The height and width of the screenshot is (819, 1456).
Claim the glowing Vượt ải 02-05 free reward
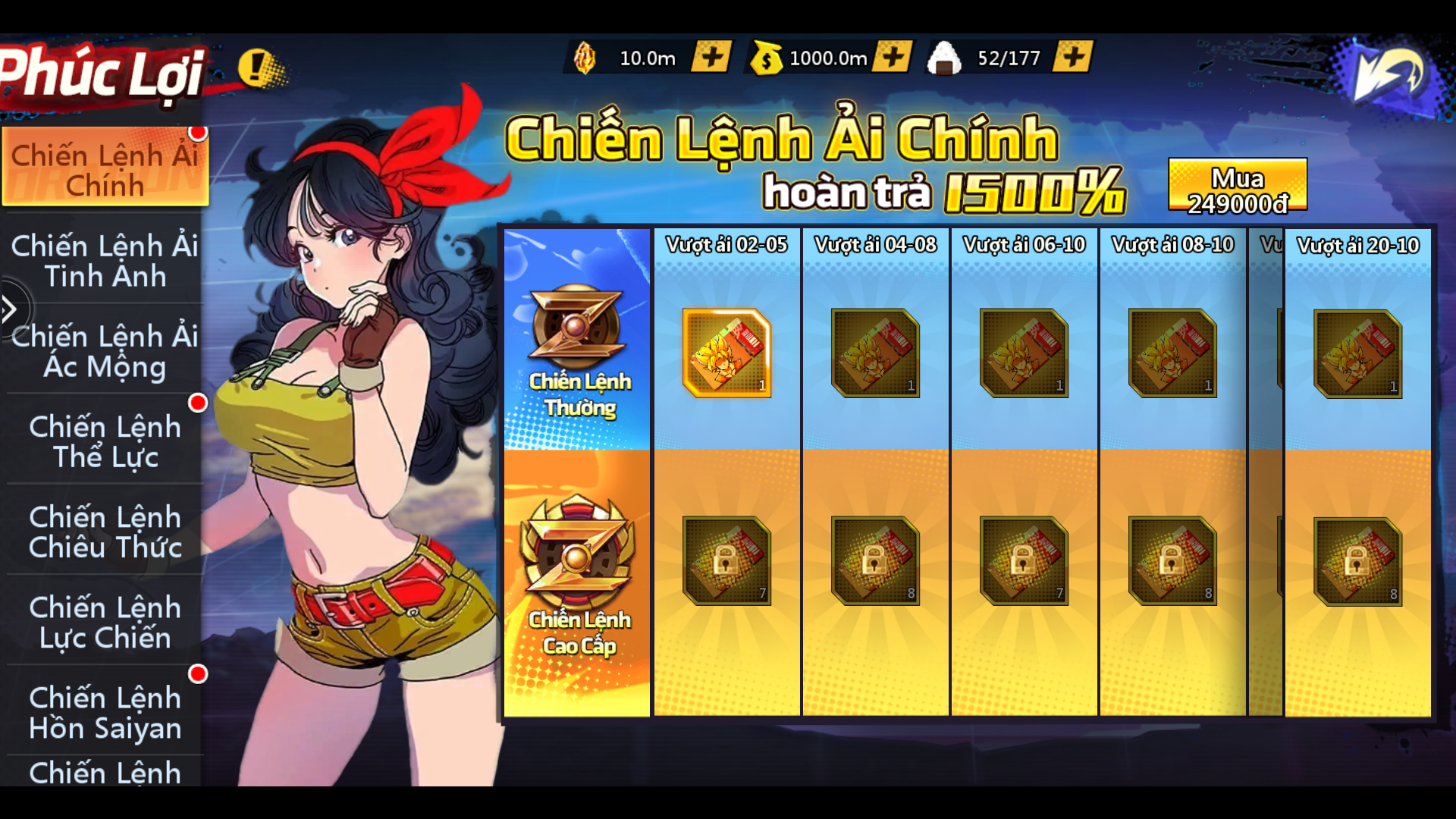tap(726, 353)
